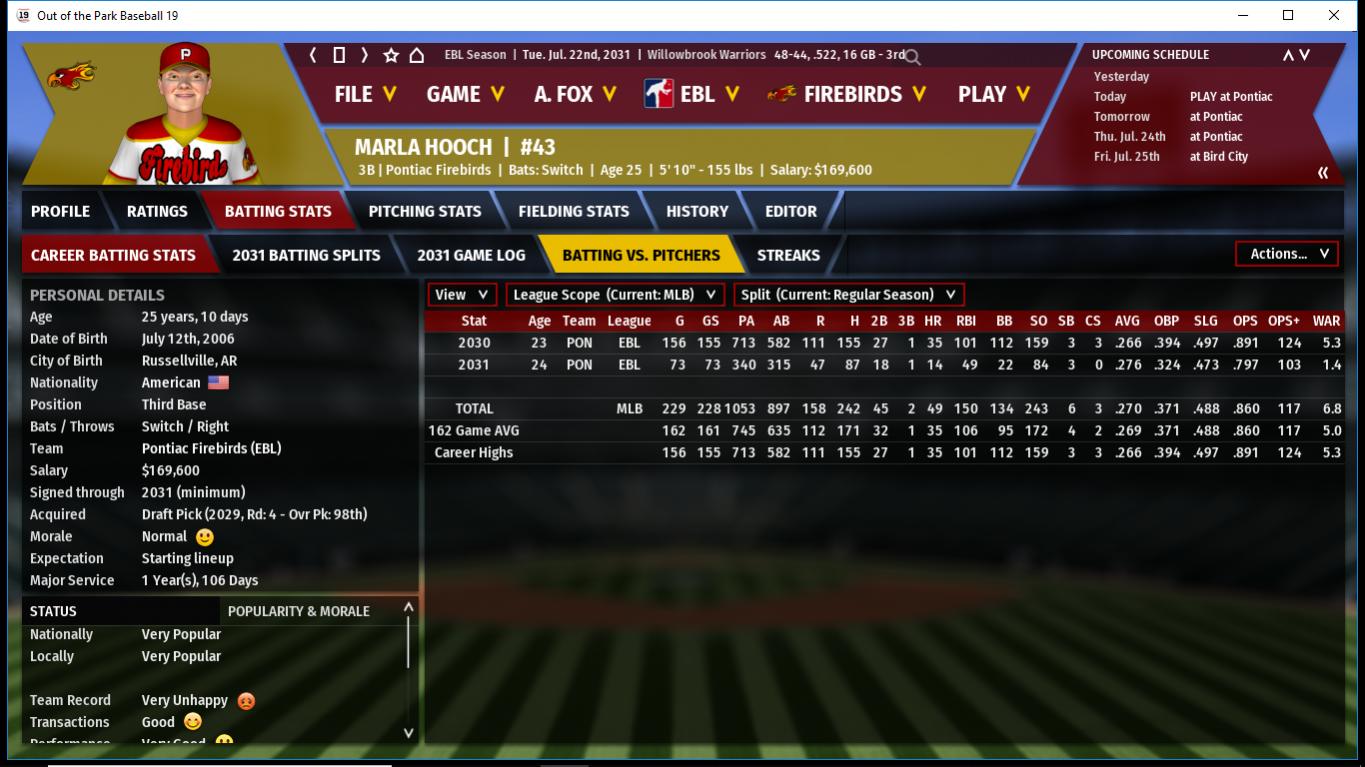
Task: Switch to the Popularity & Morale tab
Action: (x=299, y=611)
